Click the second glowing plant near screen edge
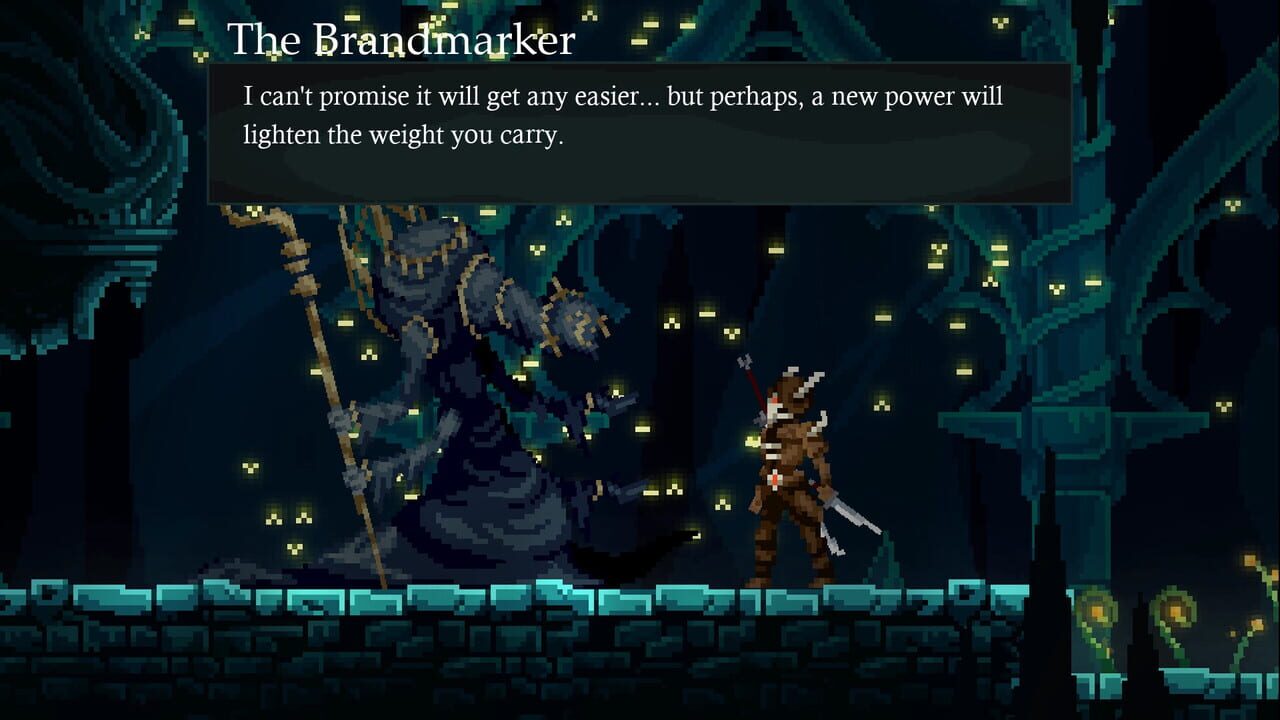Screen dimensions: 1280x720 1175,610
